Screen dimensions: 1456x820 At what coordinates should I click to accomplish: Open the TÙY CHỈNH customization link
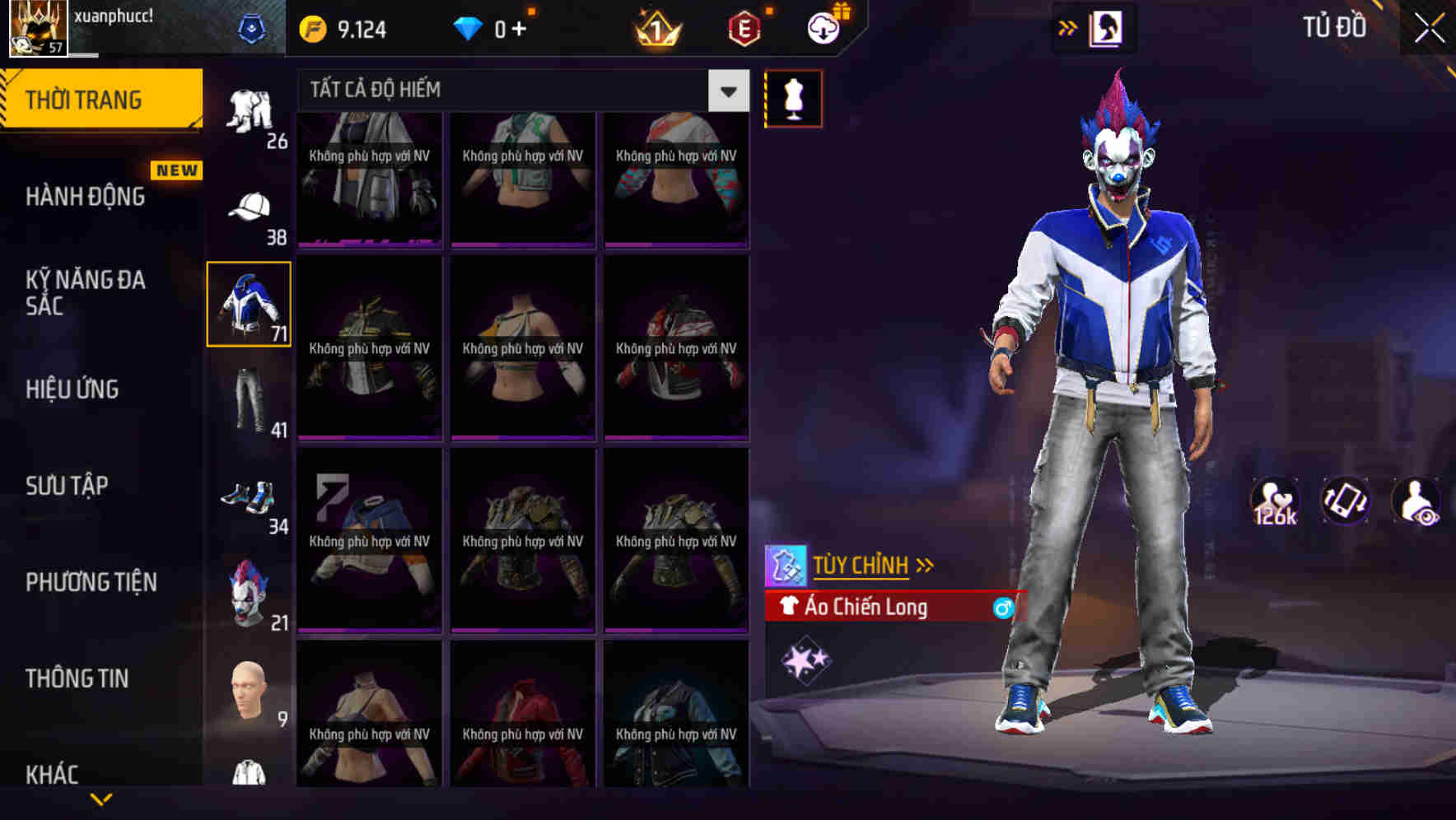coord(863,565)
